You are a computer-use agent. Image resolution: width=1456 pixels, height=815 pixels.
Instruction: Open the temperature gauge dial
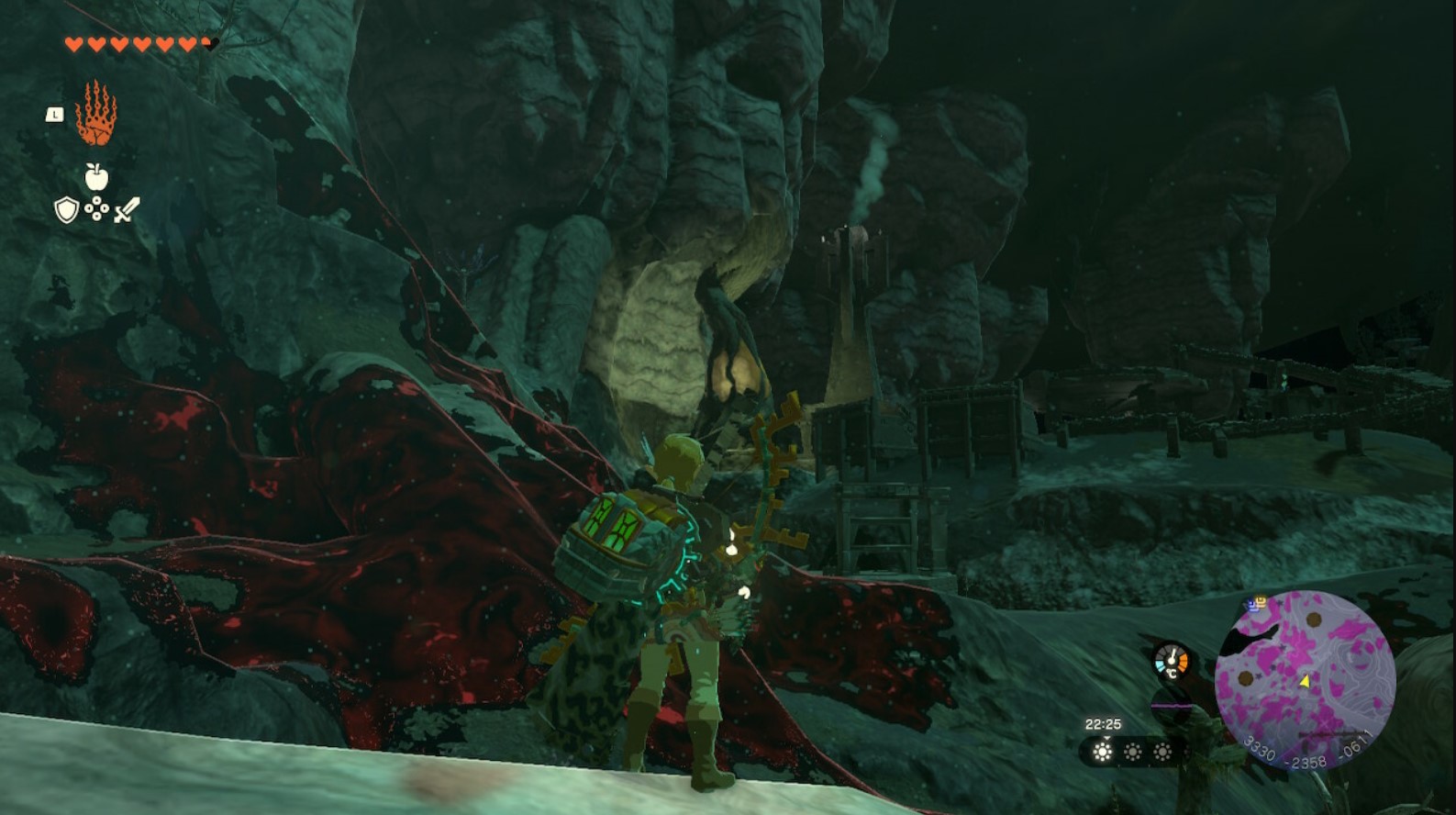click(x=1171, y=659)
